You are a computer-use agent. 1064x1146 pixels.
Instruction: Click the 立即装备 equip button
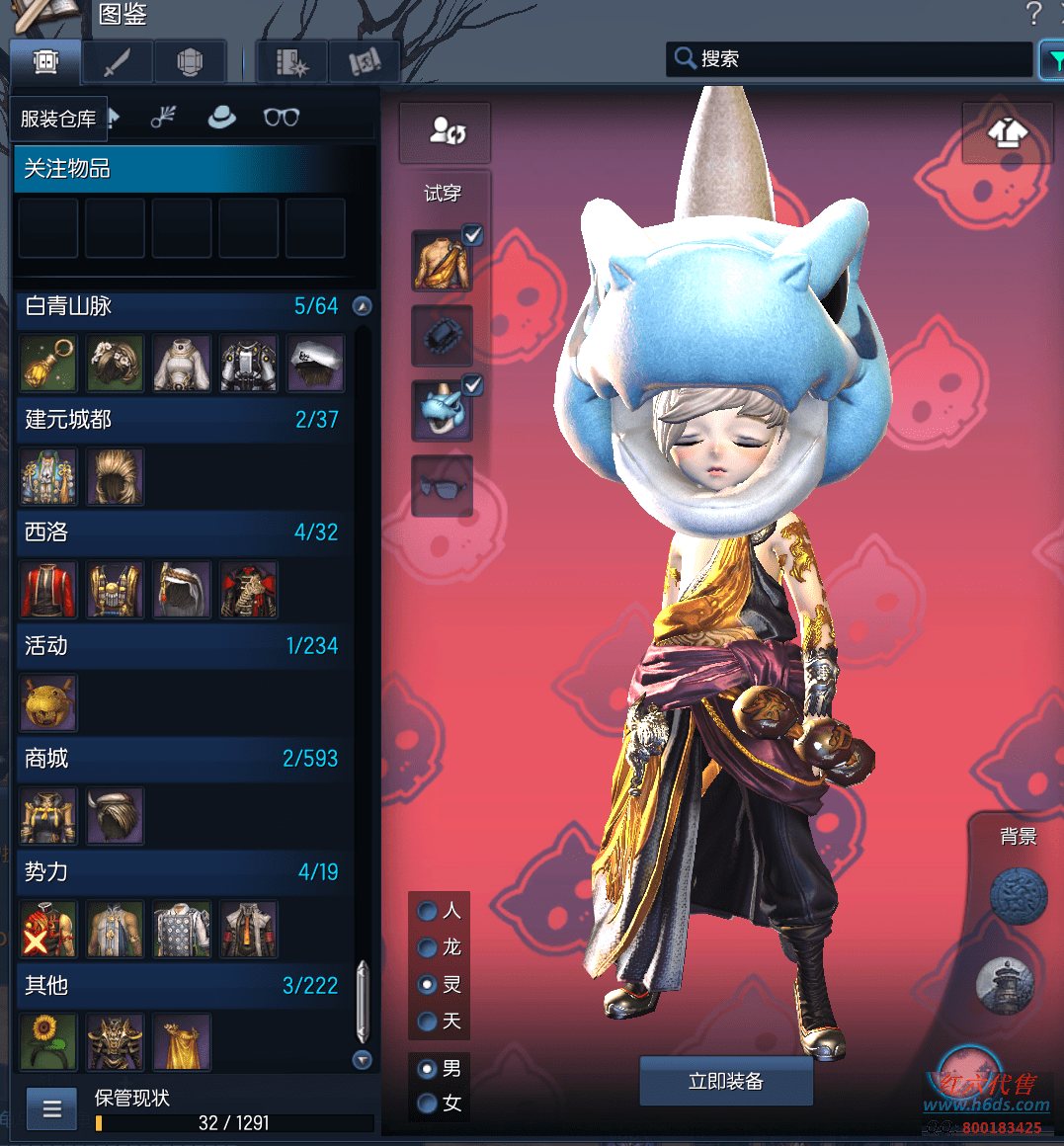[726, 1081]
